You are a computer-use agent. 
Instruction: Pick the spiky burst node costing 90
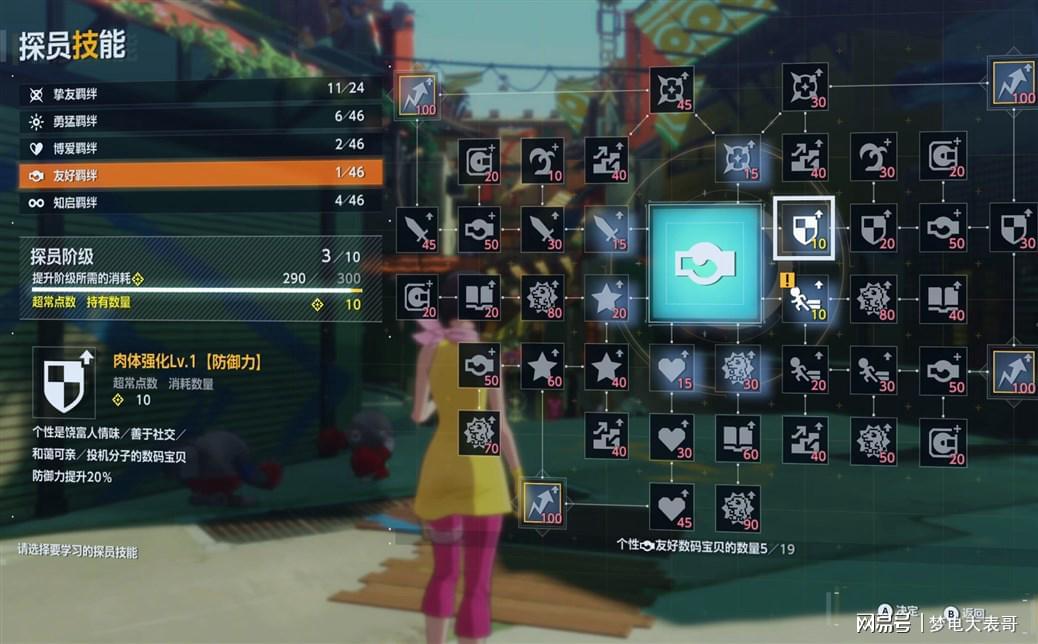[737, 507]
